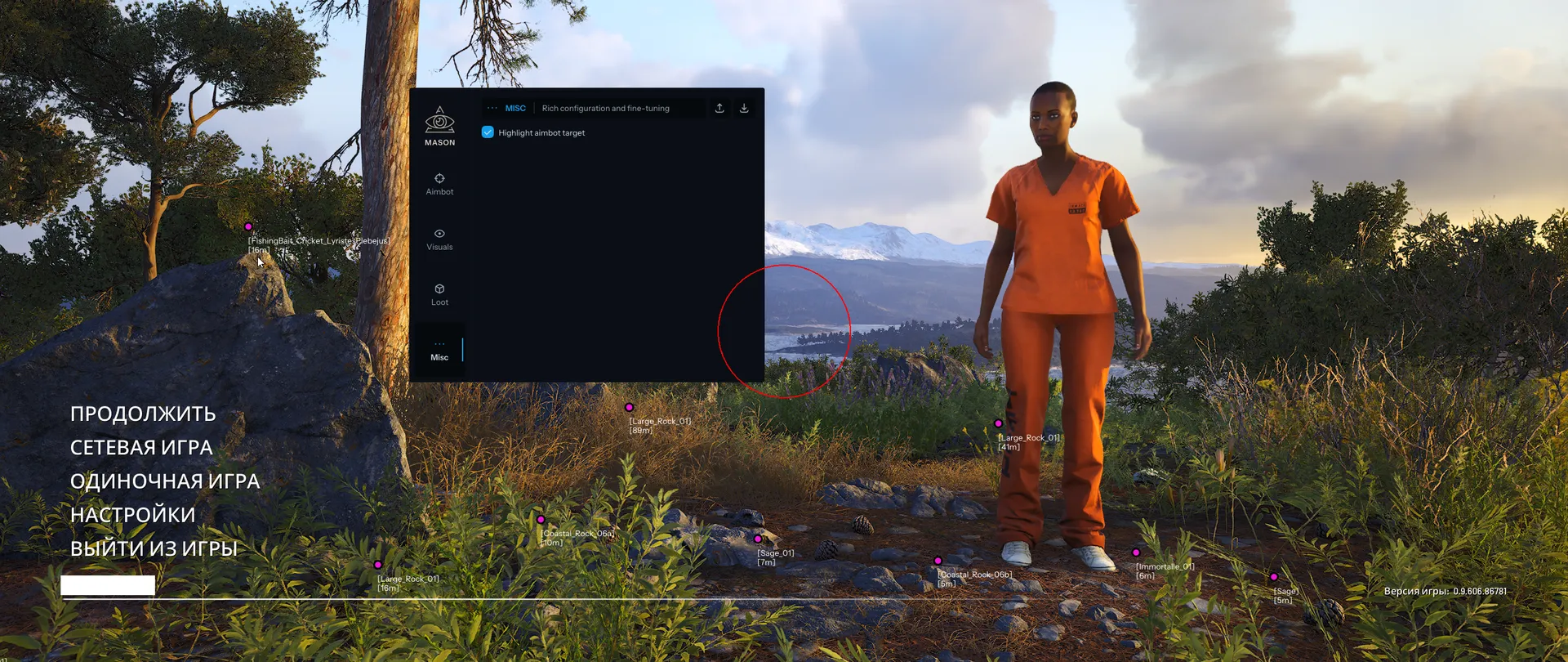Select ОДИНОЧНАЯ ИГРА
The width and height of the screenshot is (1568, 662).
coord(165,481)
